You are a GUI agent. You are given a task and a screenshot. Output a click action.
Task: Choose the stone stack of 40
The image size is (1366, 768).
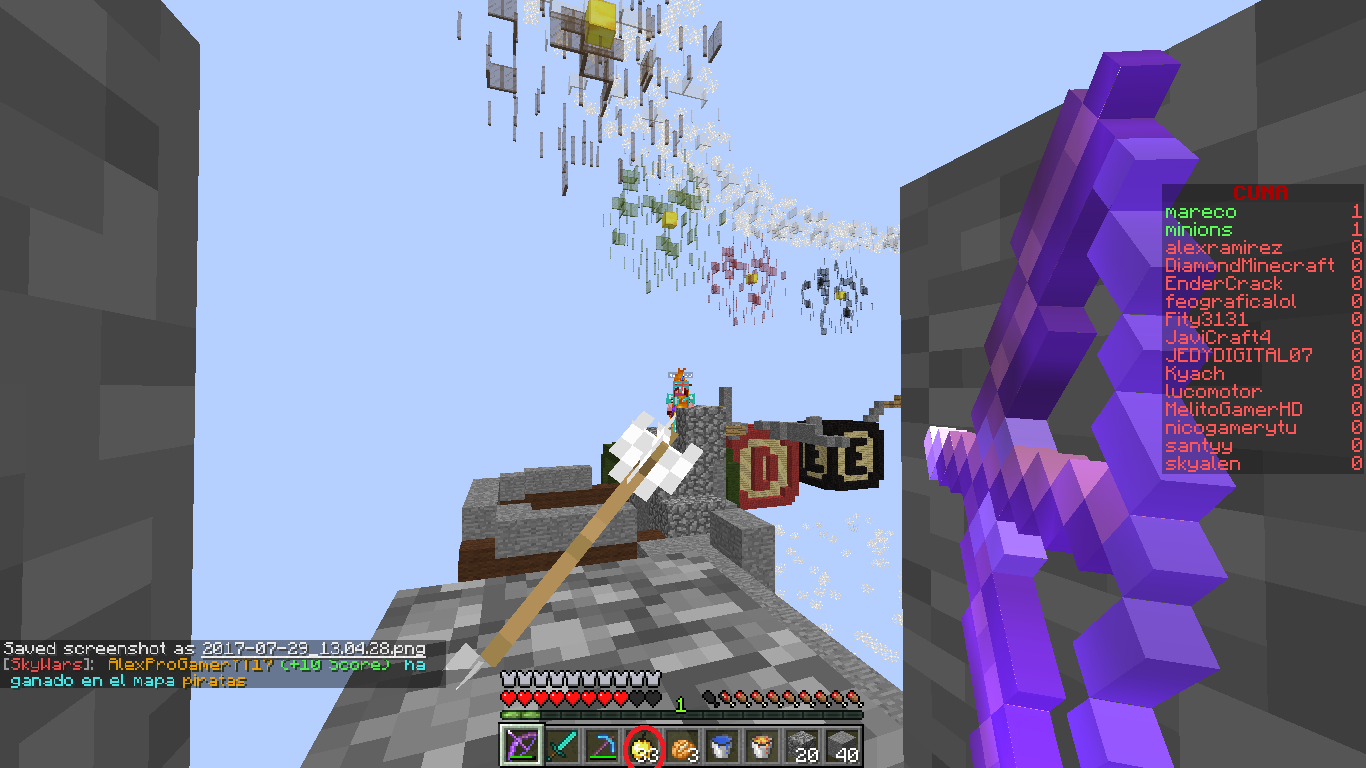tap(842, 746)
